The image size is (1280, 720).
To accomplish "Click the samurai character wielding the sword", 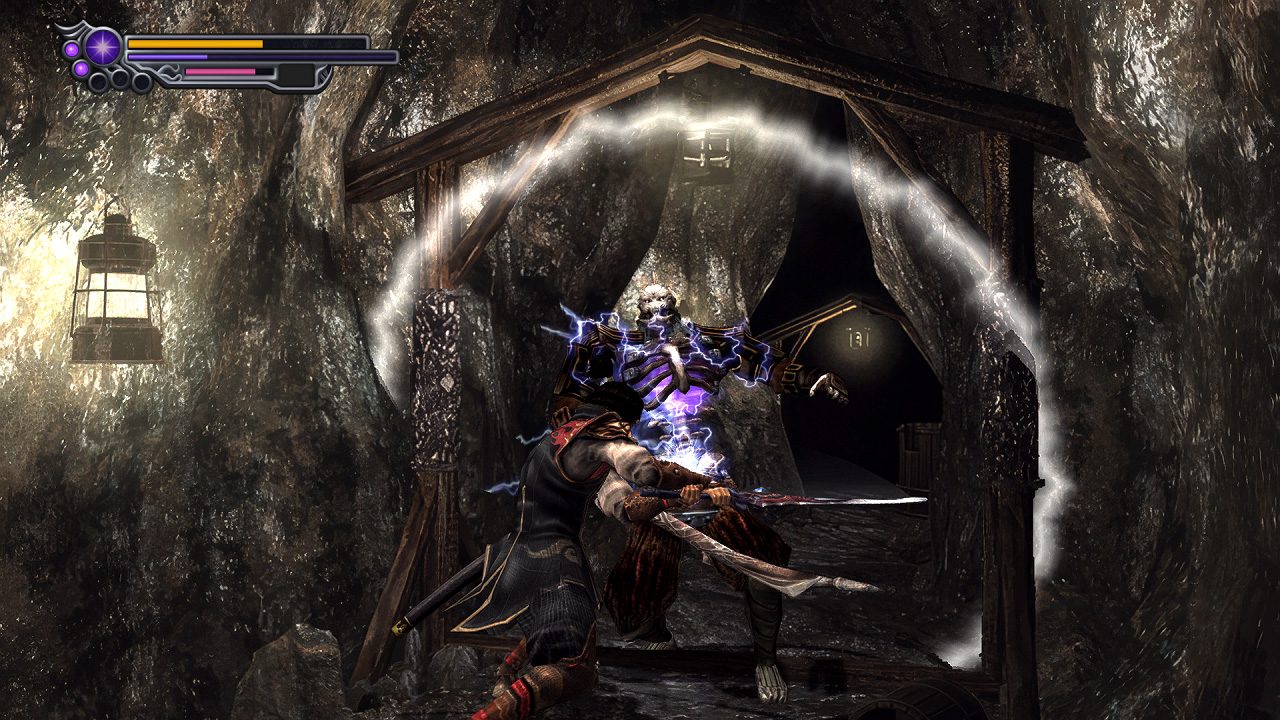I will click(570, 520).
